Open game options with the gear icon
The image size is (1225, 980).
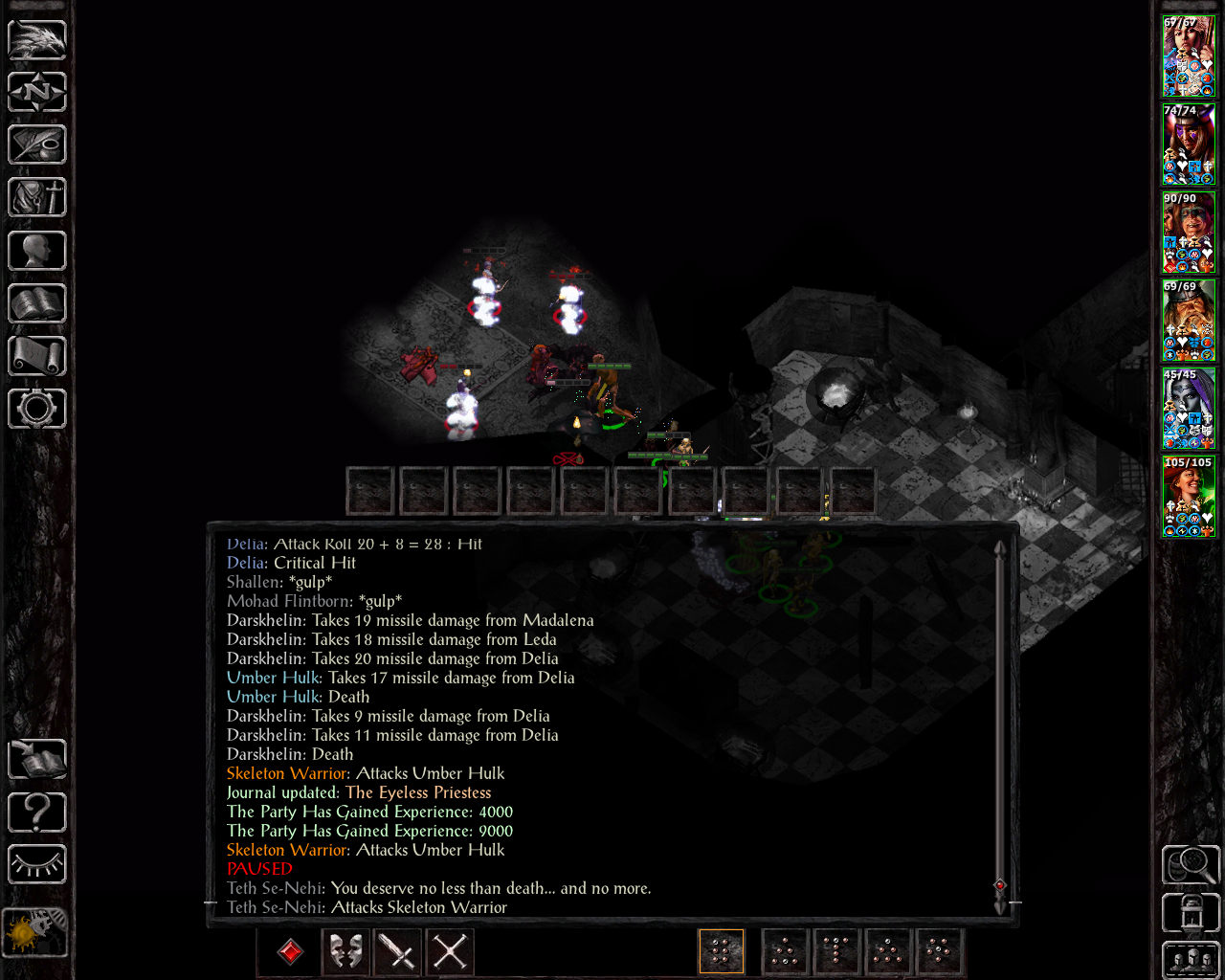coord(37,409)
